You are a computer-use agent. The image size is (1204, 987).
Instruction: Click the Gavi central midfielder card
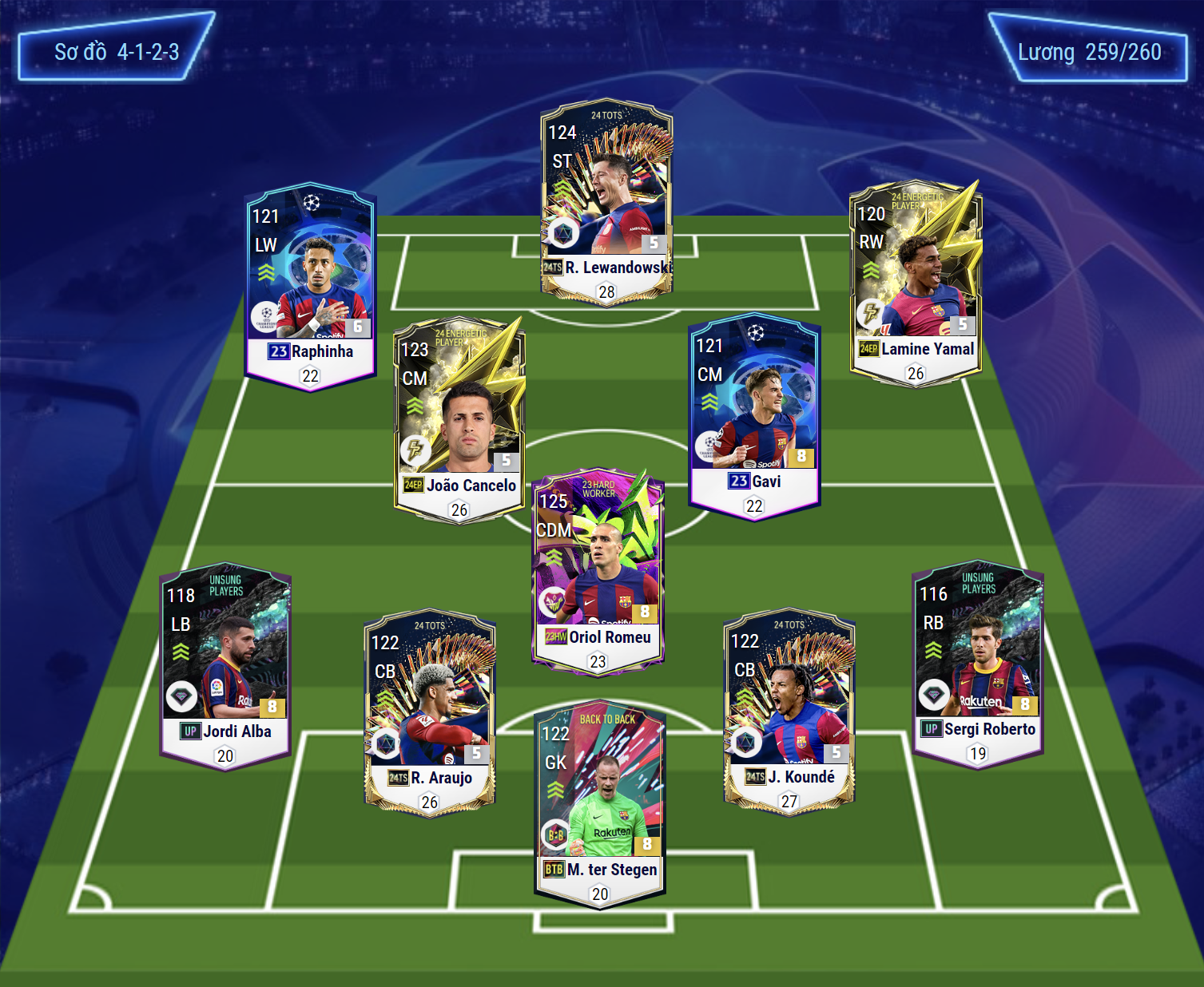[x=754, y=415]
